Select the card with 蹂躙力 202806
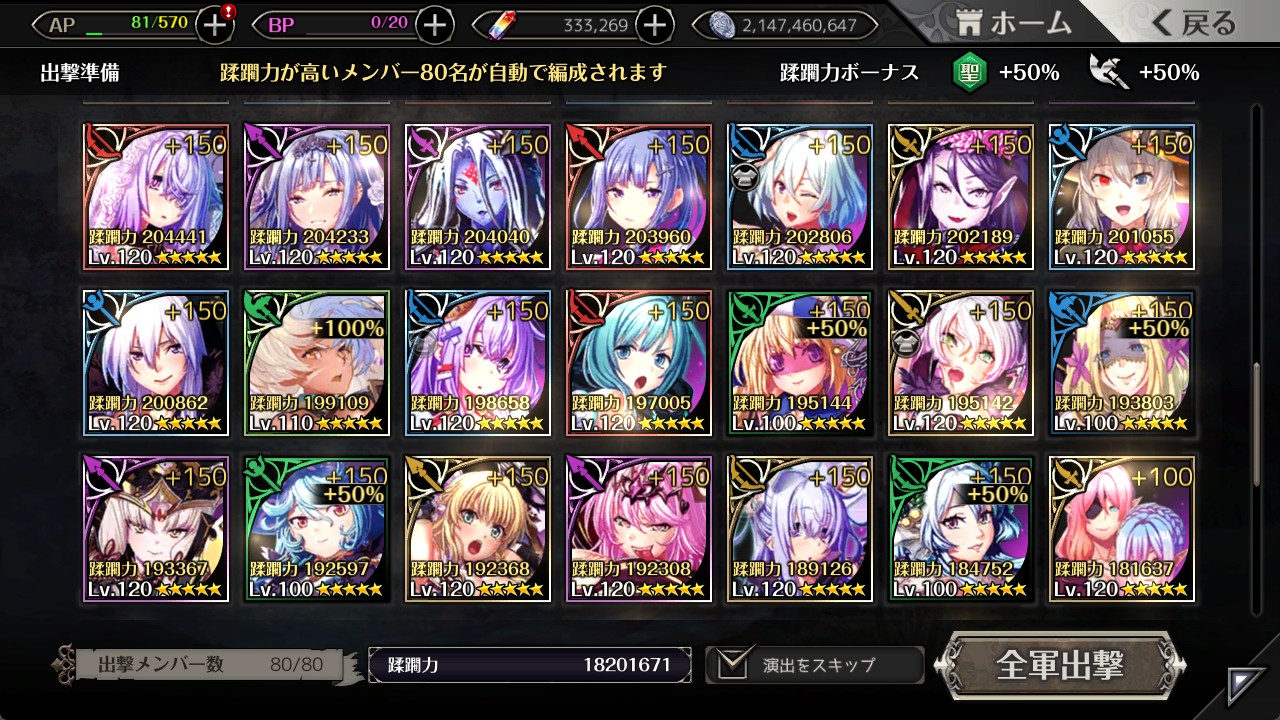The width and height of the screenshot is (1280, 720). coord(800,197)
